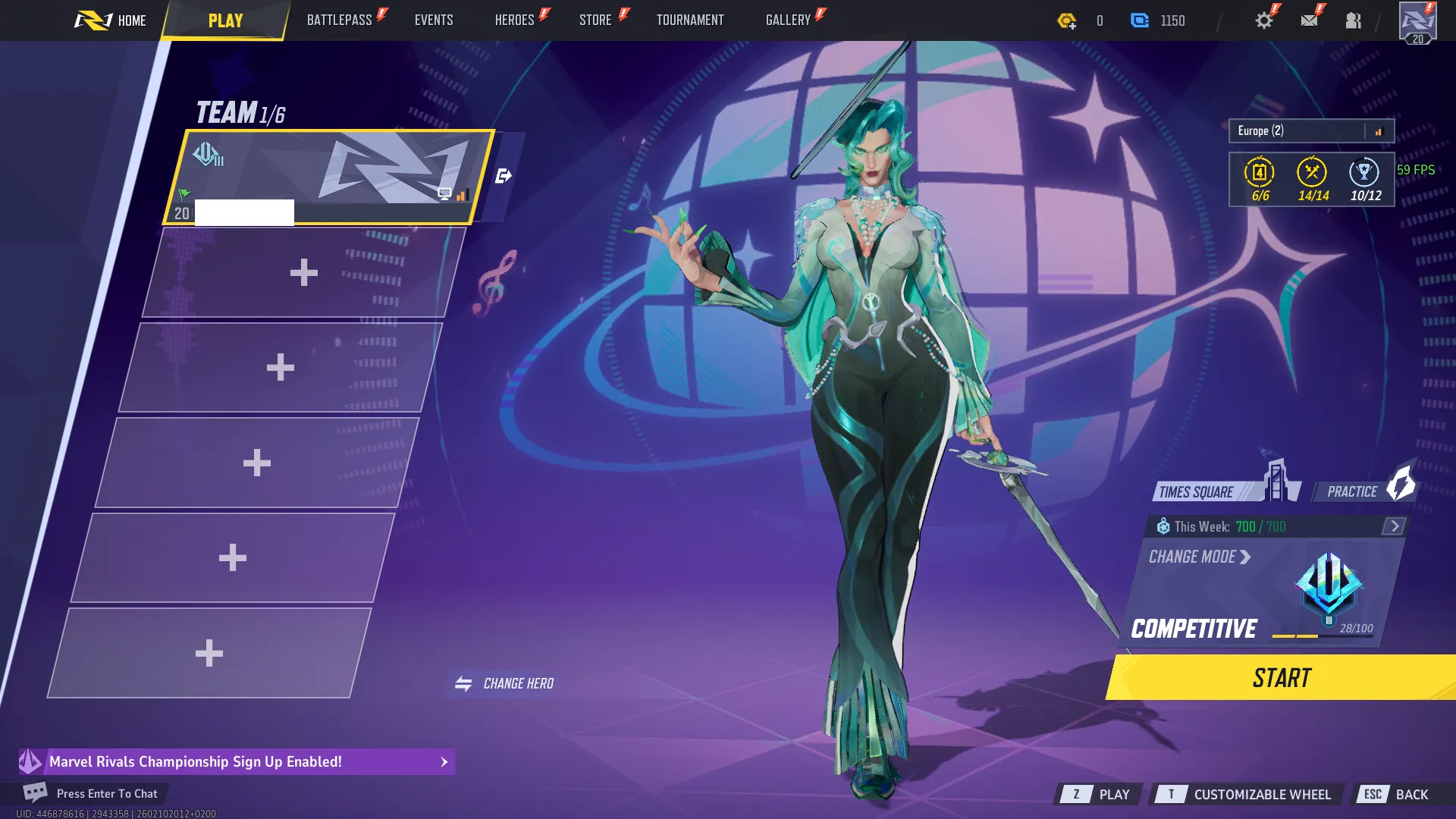
Task: Click the gold coin currency icon
Action: pos(1066,21)
